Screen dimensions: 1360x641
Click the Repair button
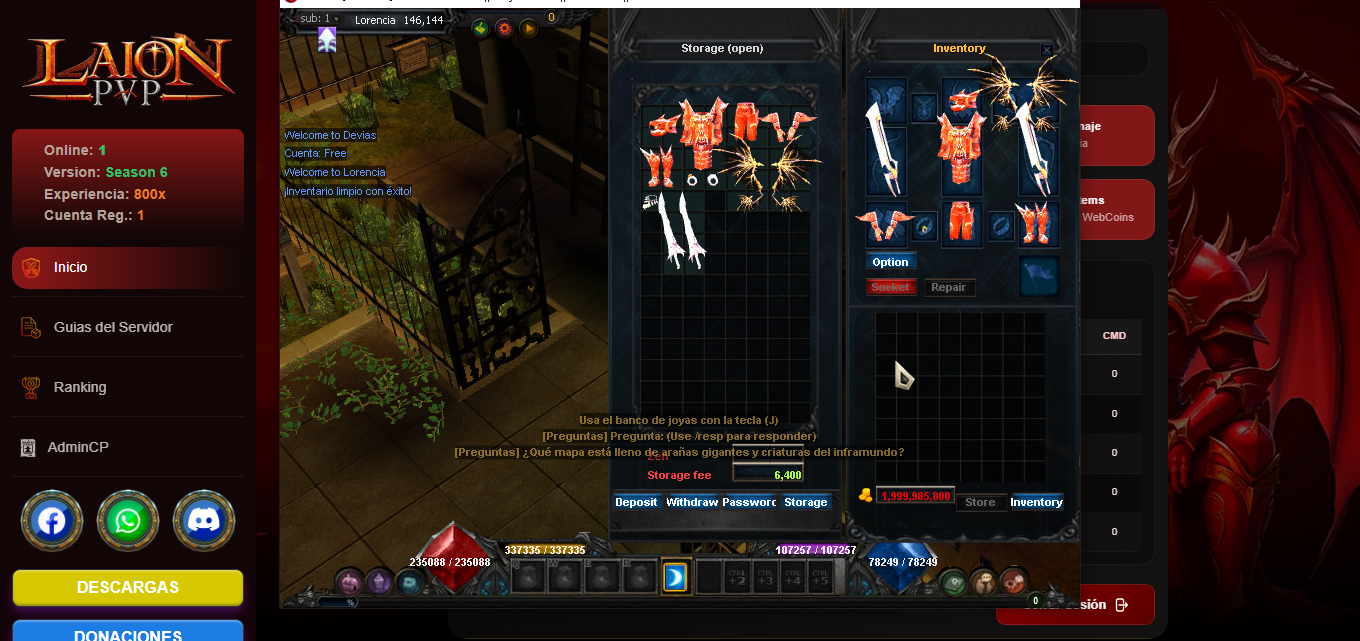point(948,287)
